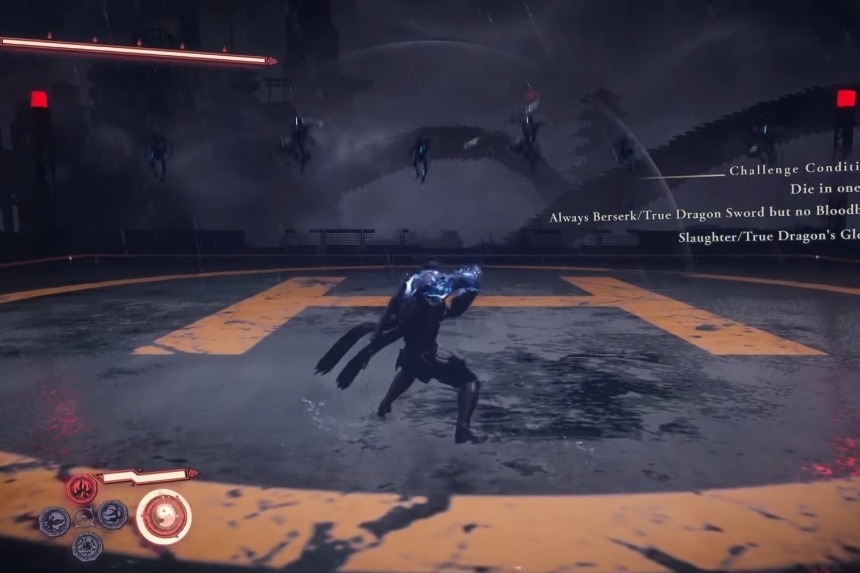
Task: Activate the red flame ability icon
Action: tap(82, 489)
